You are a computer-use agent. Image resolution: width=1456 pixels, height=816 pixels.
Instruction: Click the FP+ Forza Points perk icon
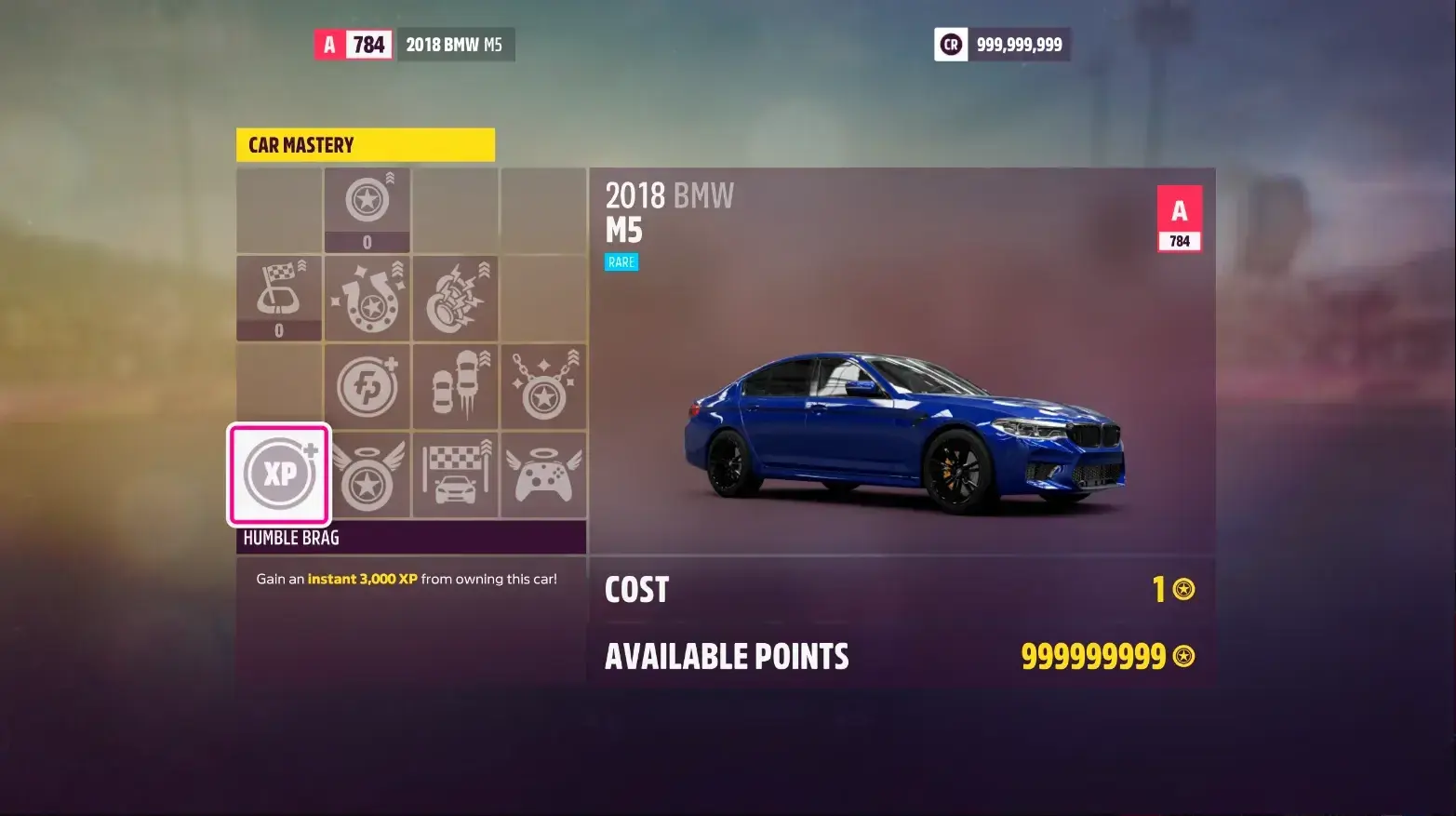point(367,386)
